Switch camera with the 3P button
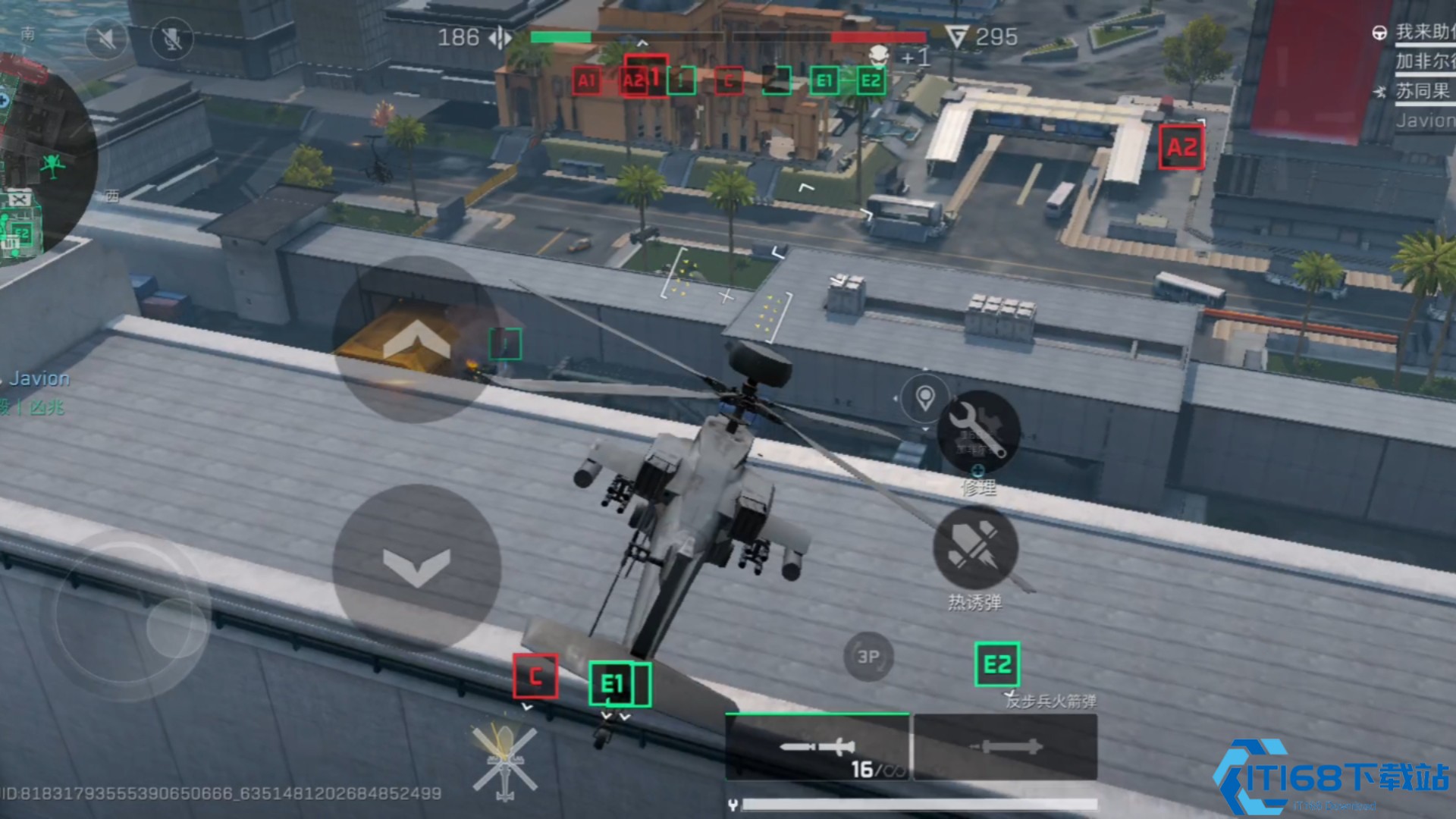The width and height of the screenshot is (1456, 819). (x=868, y=656)
